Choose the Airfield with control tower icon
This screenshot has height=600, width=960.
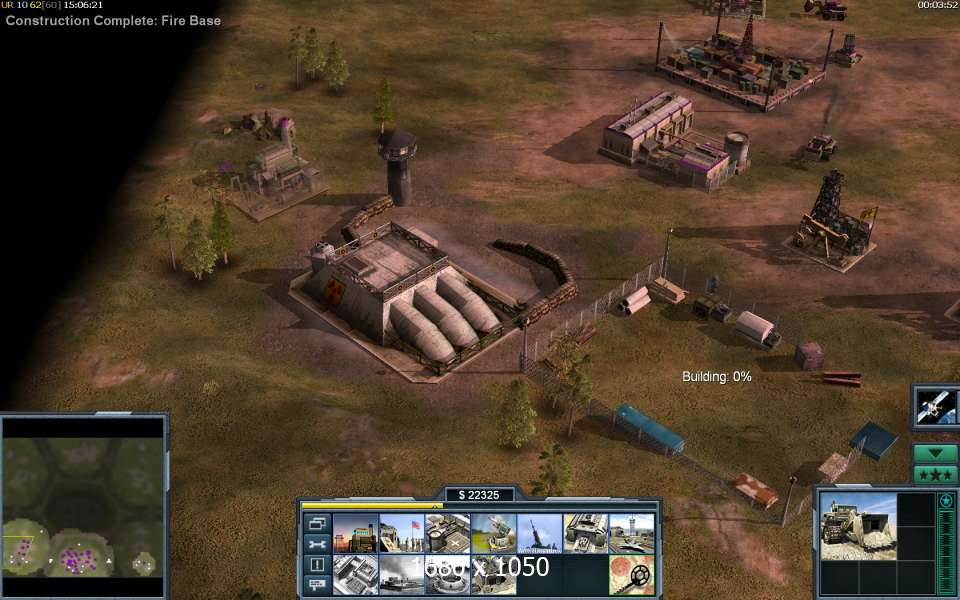631,534
